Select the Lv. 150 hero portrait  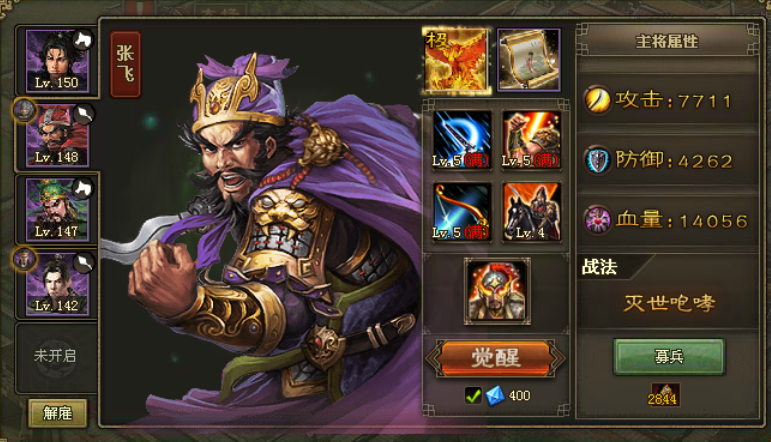coord(56,60)
